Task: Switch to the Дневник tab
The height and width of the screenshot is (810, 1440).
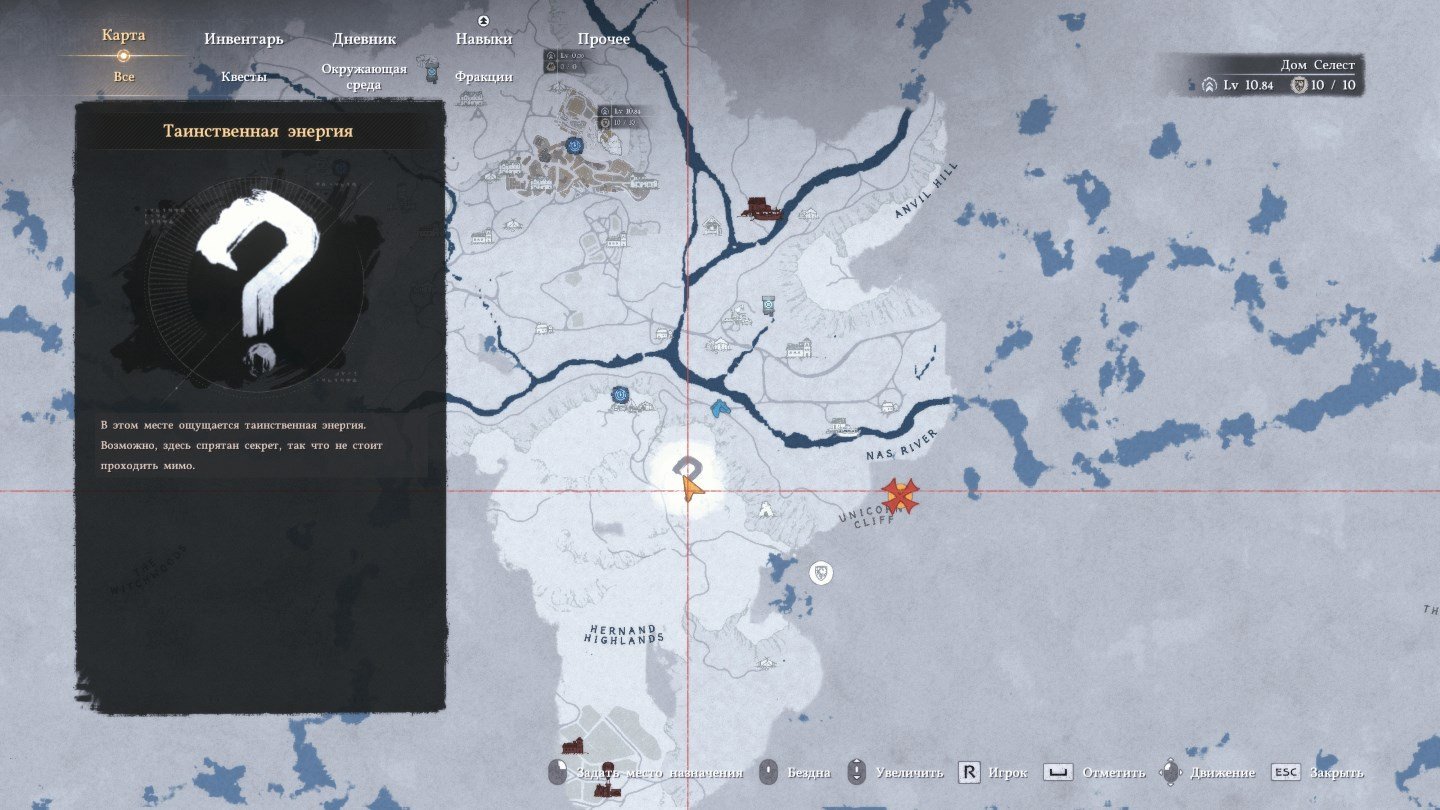Action: tap(364, 39)
